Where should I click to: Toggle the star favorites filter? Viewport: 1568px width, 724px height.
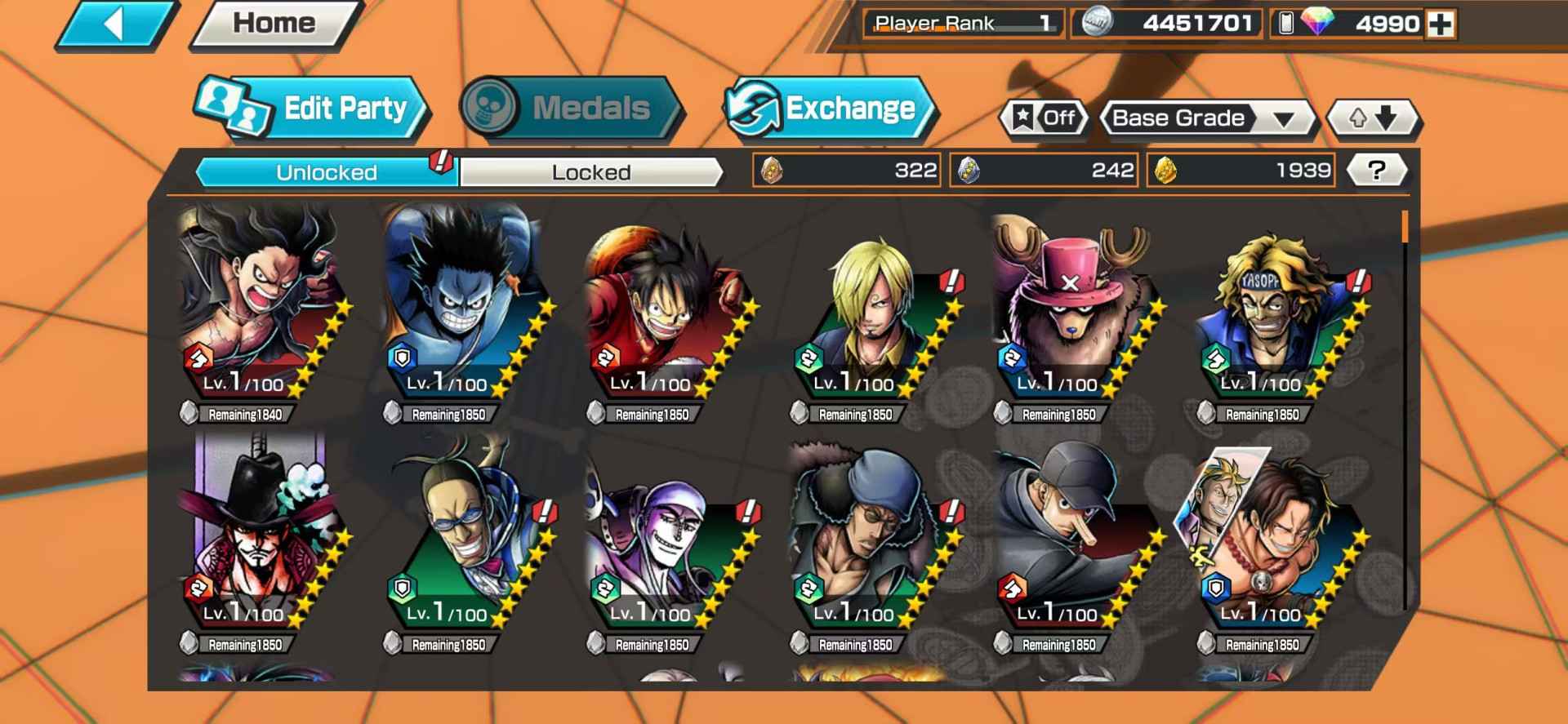tap(1045, 118)
